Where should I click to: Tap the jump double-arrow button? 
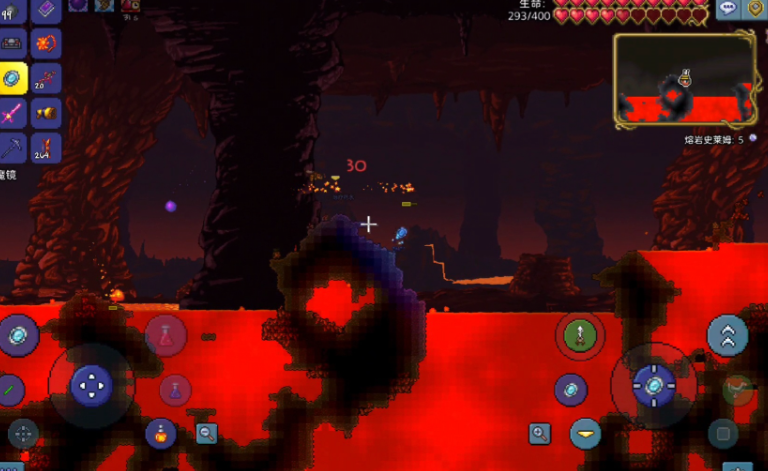point(727,336)
